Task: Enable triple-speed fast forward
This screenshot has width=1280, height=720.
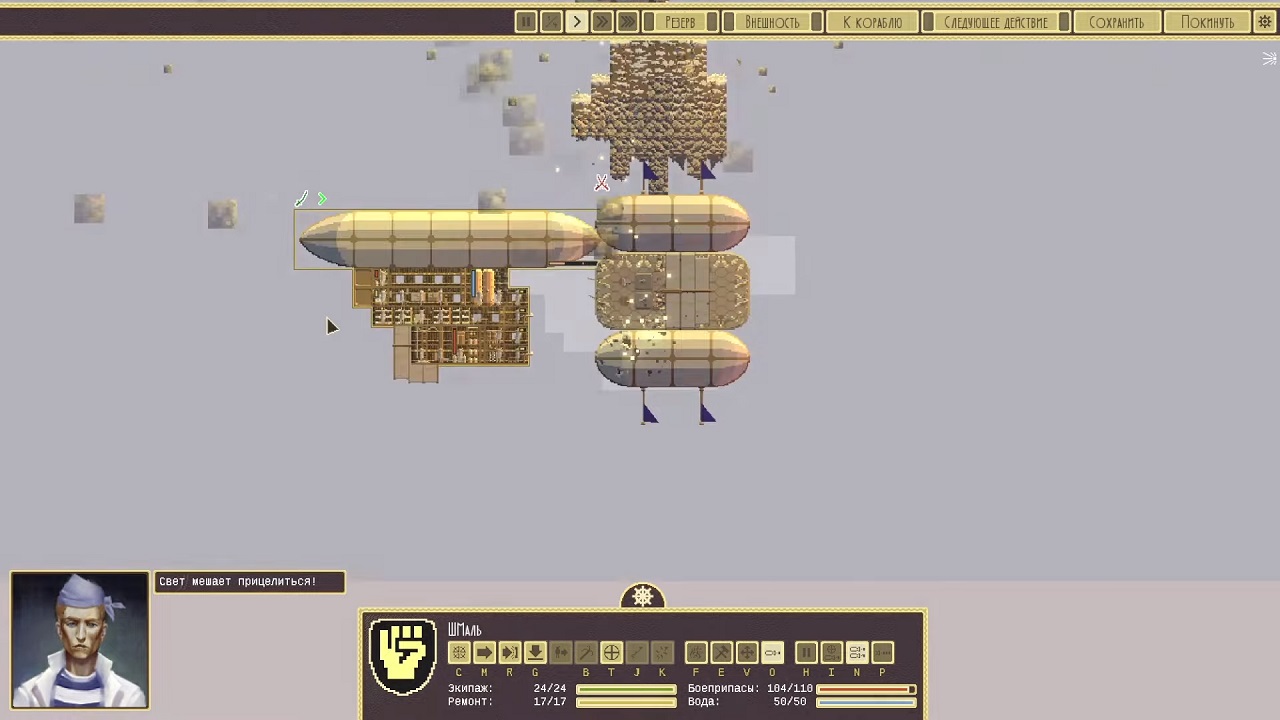Action: point(627,21)
